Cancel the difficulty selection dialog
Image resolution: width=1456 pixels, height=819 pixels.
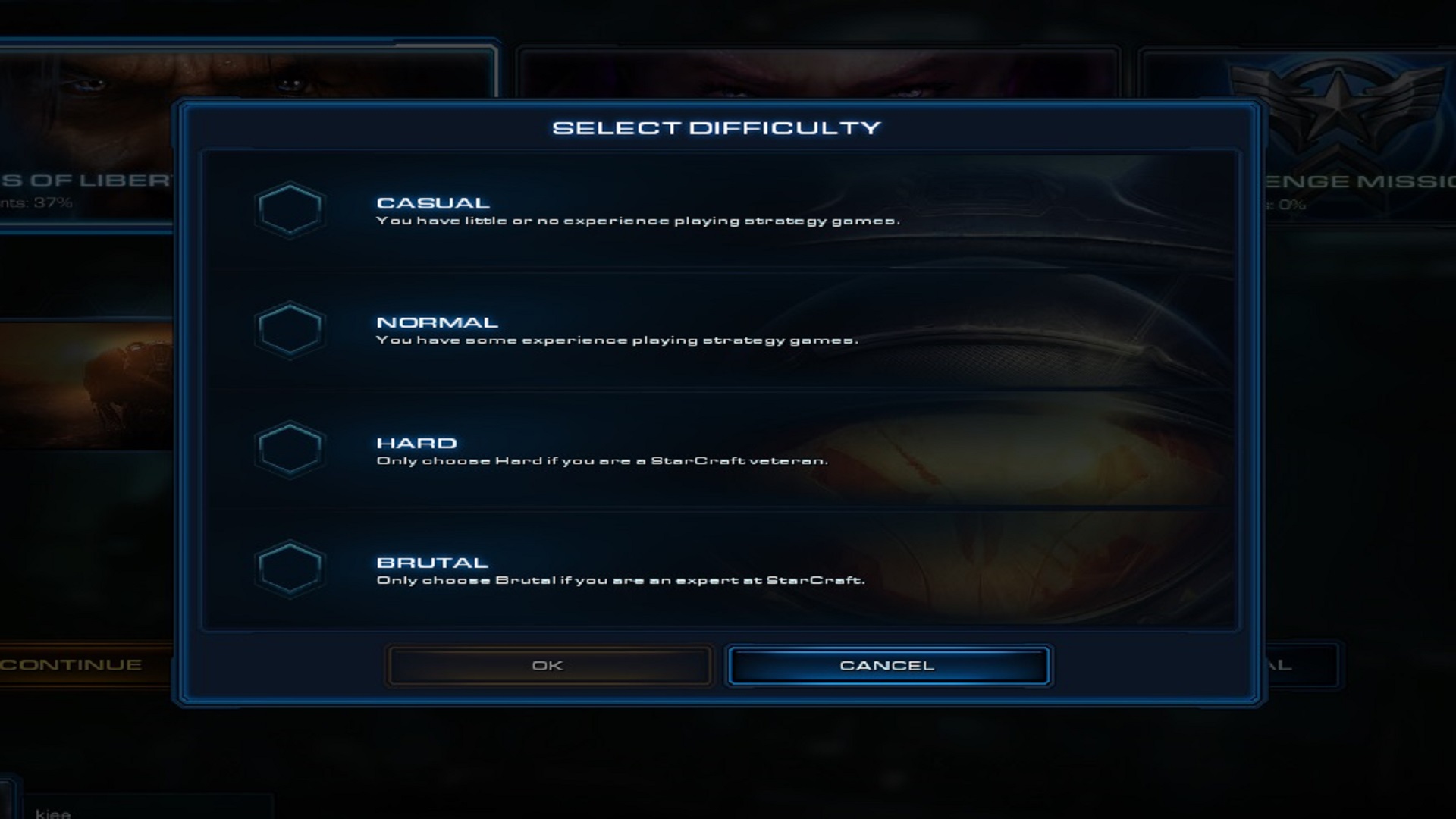tap(887, 664)
